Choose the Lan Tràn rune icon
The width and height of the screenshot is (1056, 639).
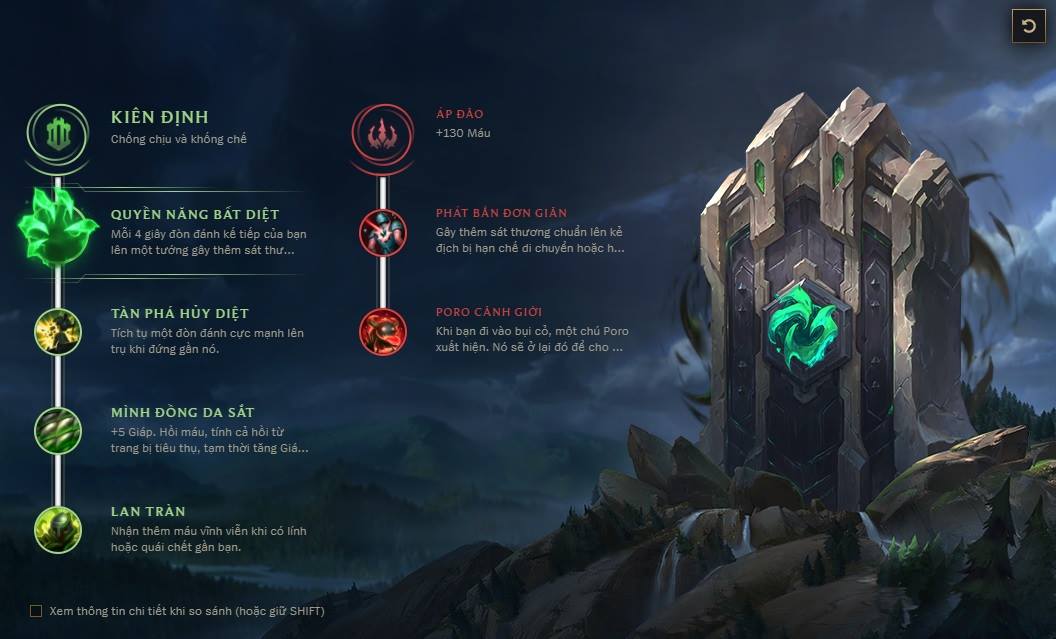pos(58,529)
